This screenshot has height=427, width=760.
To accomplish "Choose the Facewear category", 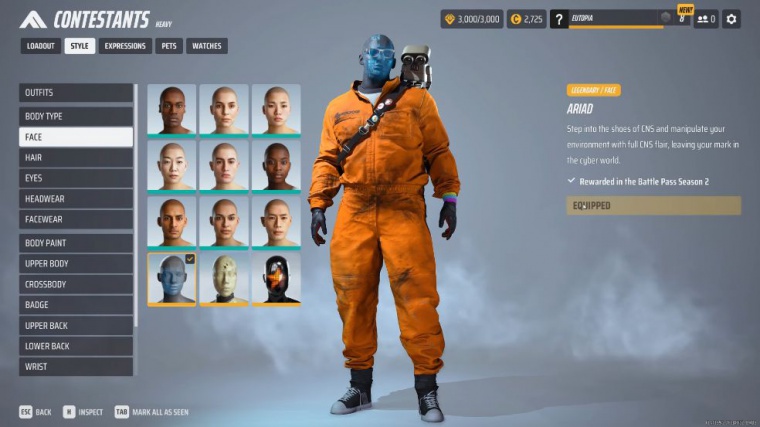I will pyautogui.click(x=76, y=220).
